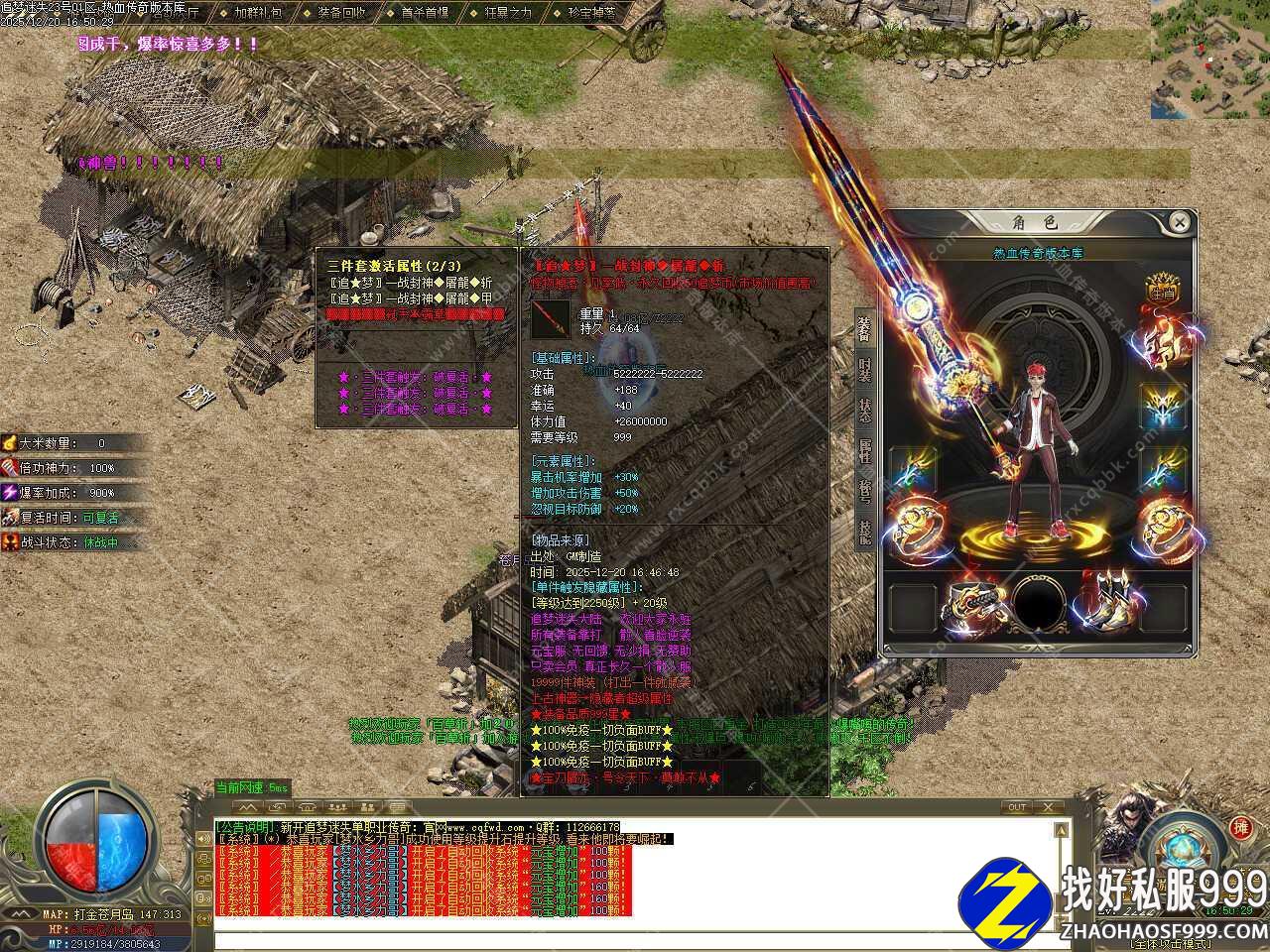Screen dimensions: 1270x952
Task: Switch to the 技能 skills tab
Action: click(x=864, y=534)
